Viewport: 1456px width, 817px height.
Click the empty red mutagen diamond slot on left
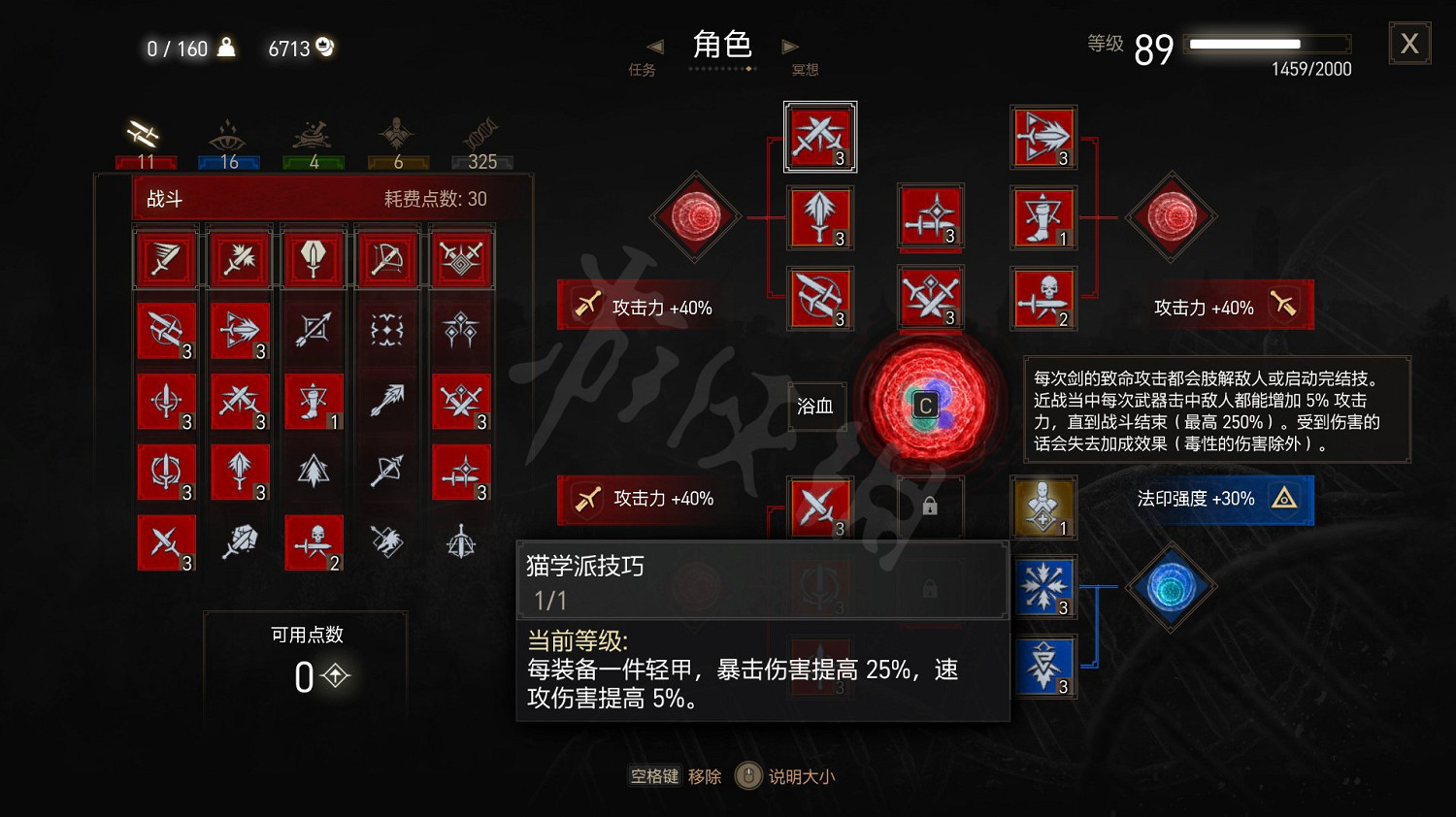pyautogui.click(x=695, y=218)
